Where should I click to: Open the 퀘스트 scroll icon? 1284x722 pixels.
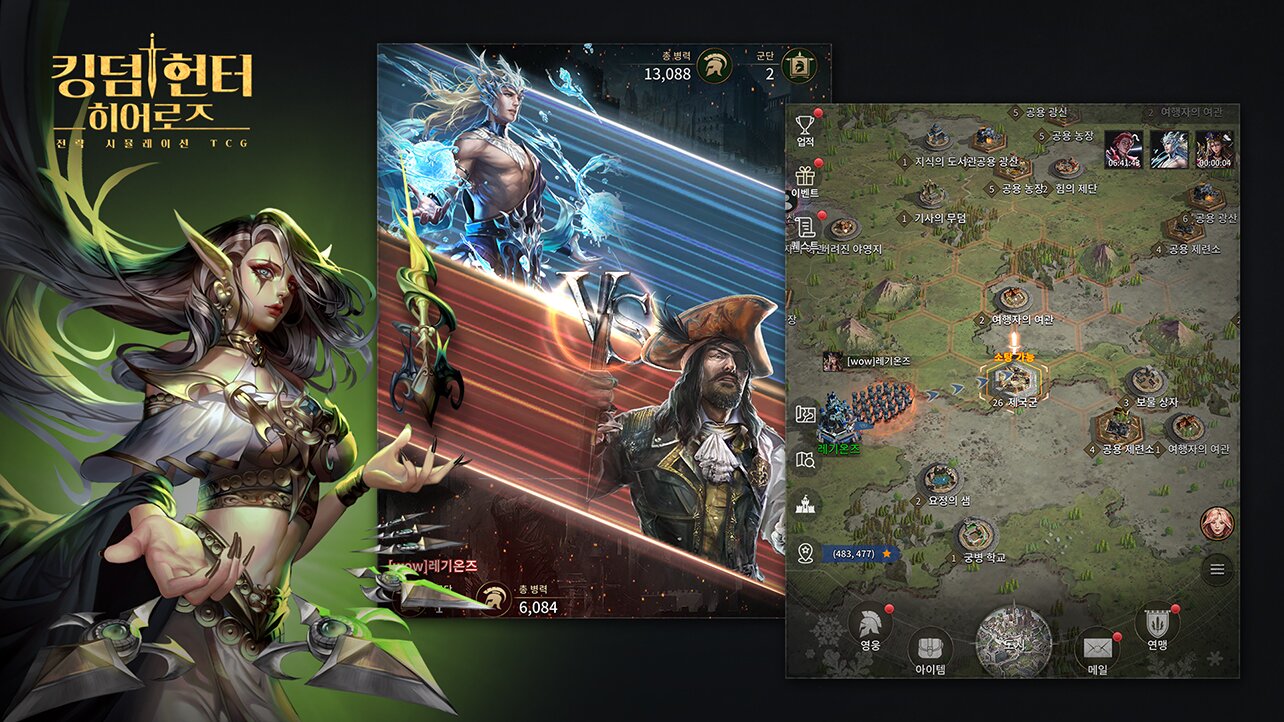click(x=805, y=229)
